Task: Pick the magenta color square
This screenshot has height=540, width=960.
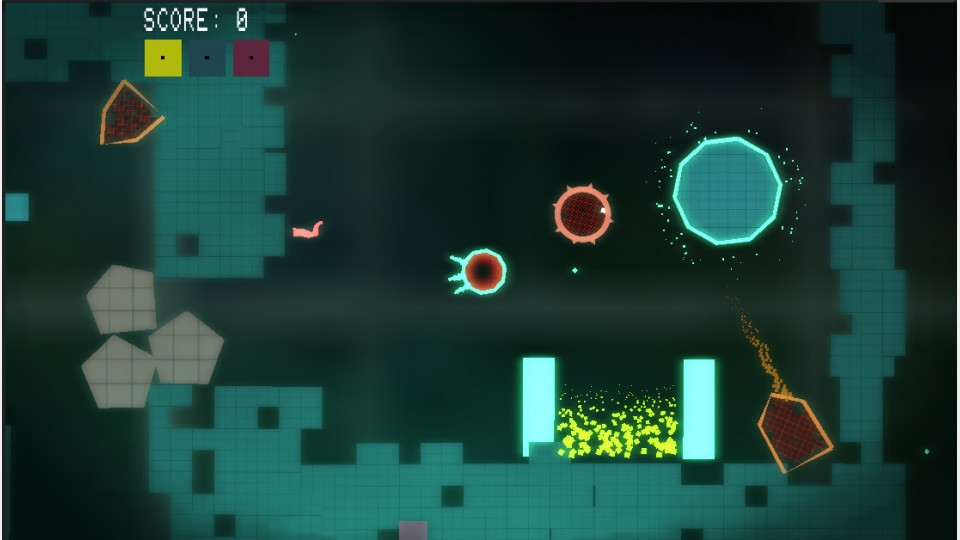Action: (251, 58)
